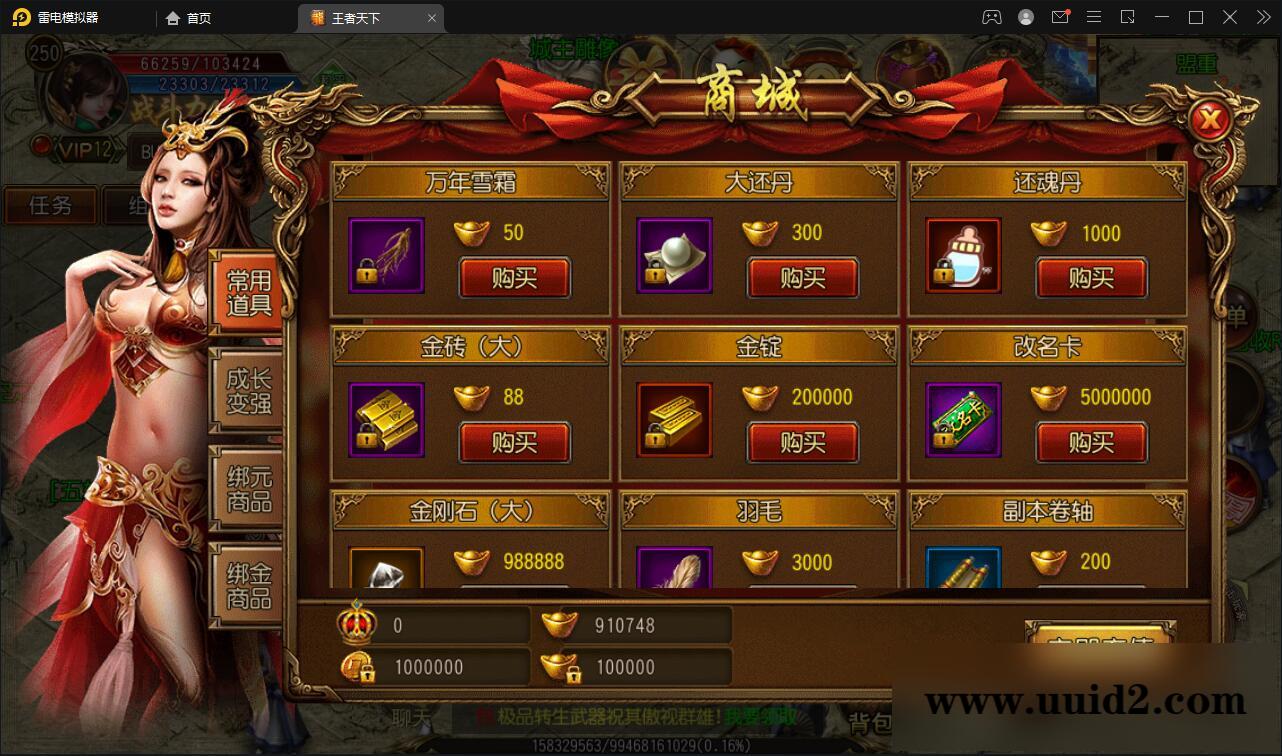The image size is (1282, 756).
Task: Click the 万年雪霜 herb item icon
Action: pyautogui.click(x=385, y=255)
